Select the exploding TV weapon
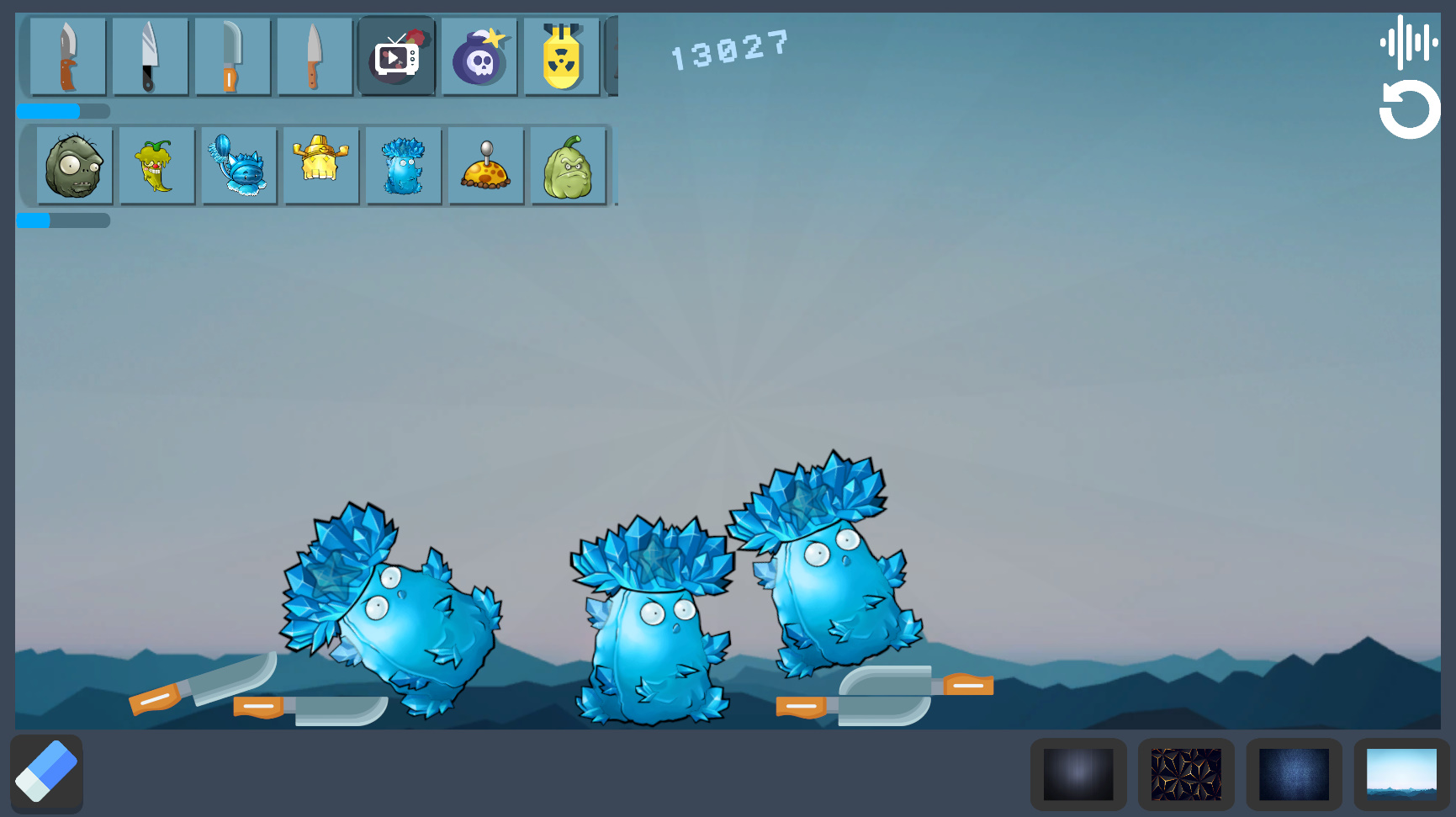Screen dimensions: 1456x817 click(396, 56)
